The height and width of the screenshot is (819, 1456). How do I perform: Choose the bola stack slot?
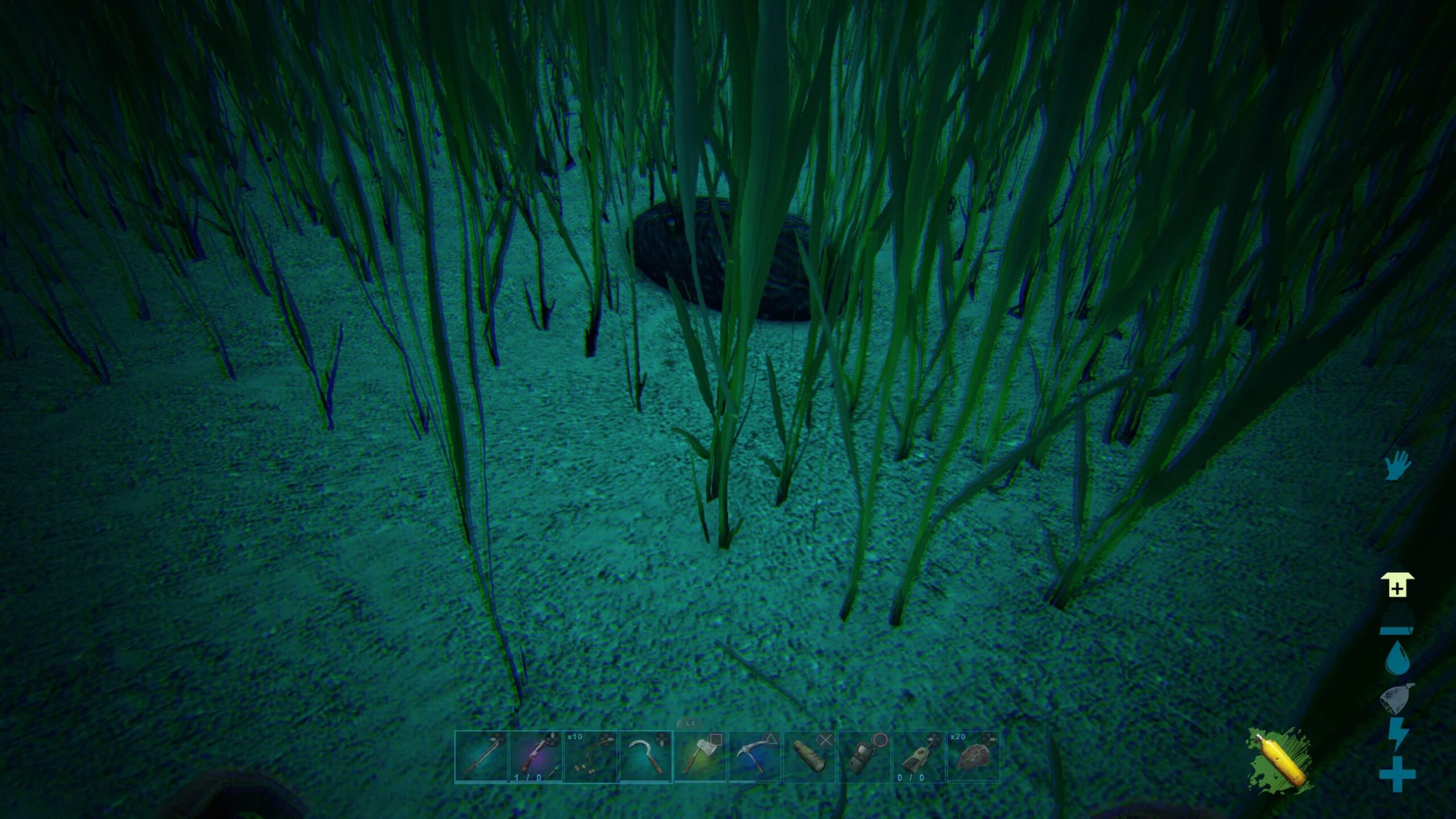[x=590, y=757]
